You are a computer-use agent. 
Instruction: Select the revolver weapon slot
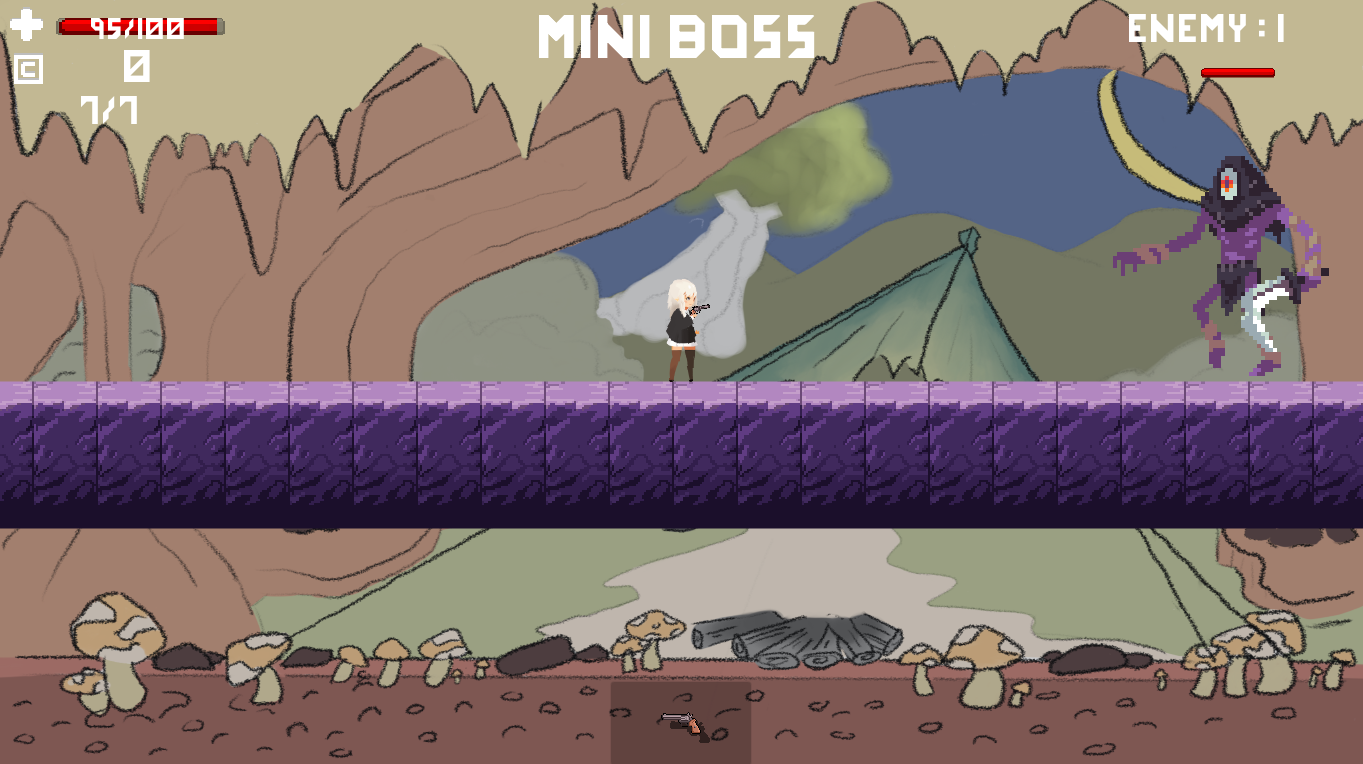coord(681,722)
